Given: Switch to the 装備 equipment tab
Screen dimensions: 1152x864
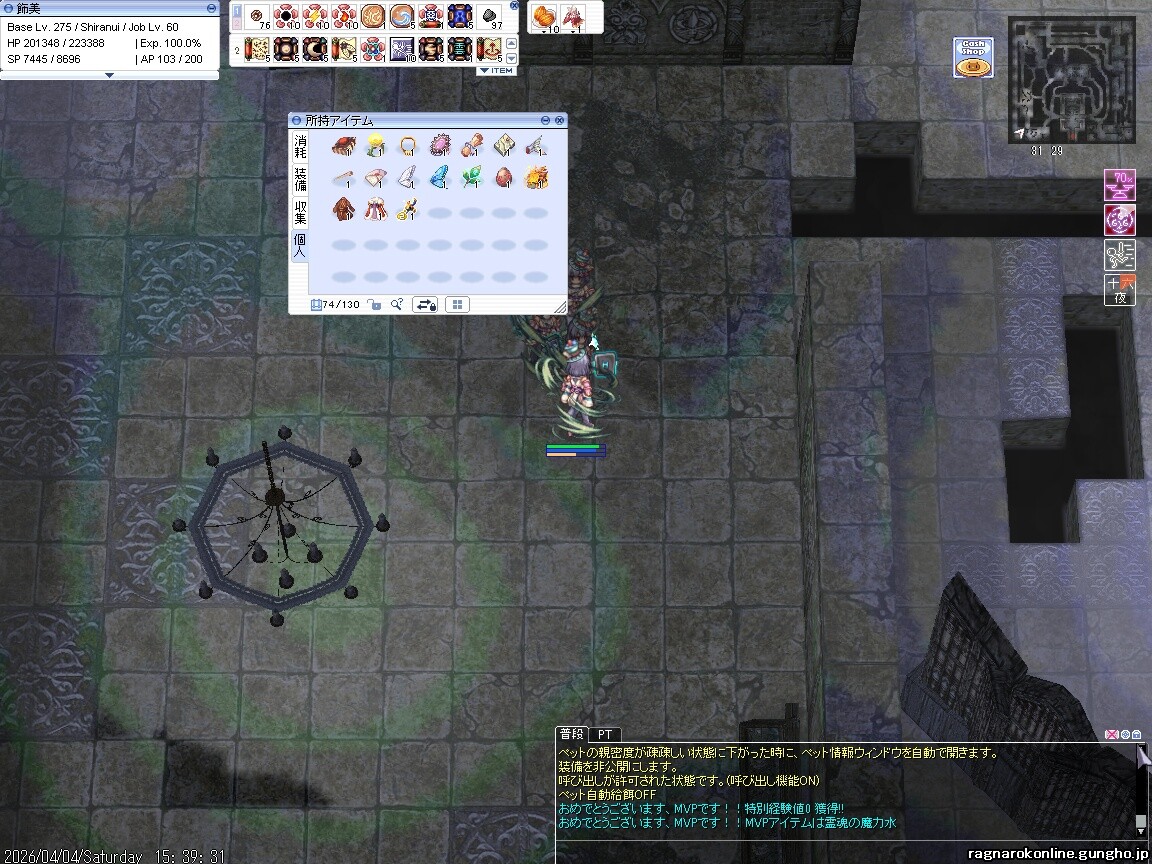Looking at the screenshot, I should click(x=300, y=180).
